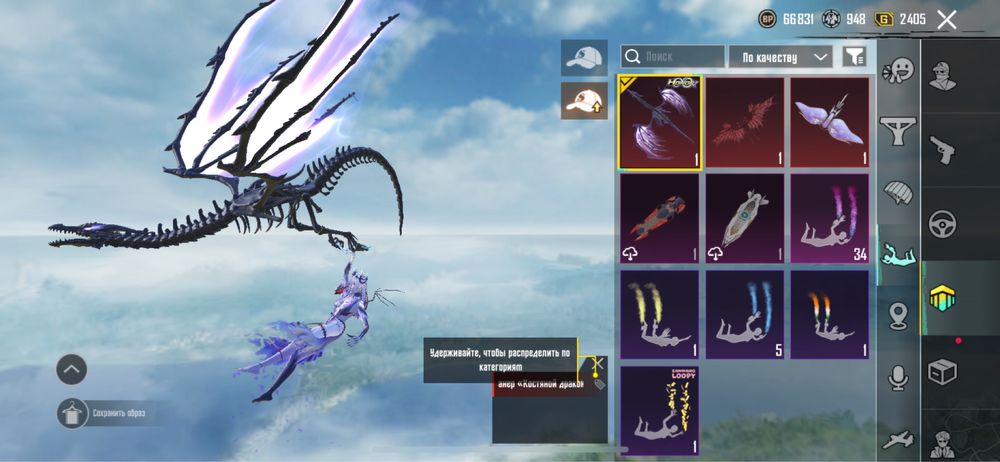This screenshot has width=1000, height=462.
Task: Select the blue smoke trail with 5 count
Action: [745, 314]
